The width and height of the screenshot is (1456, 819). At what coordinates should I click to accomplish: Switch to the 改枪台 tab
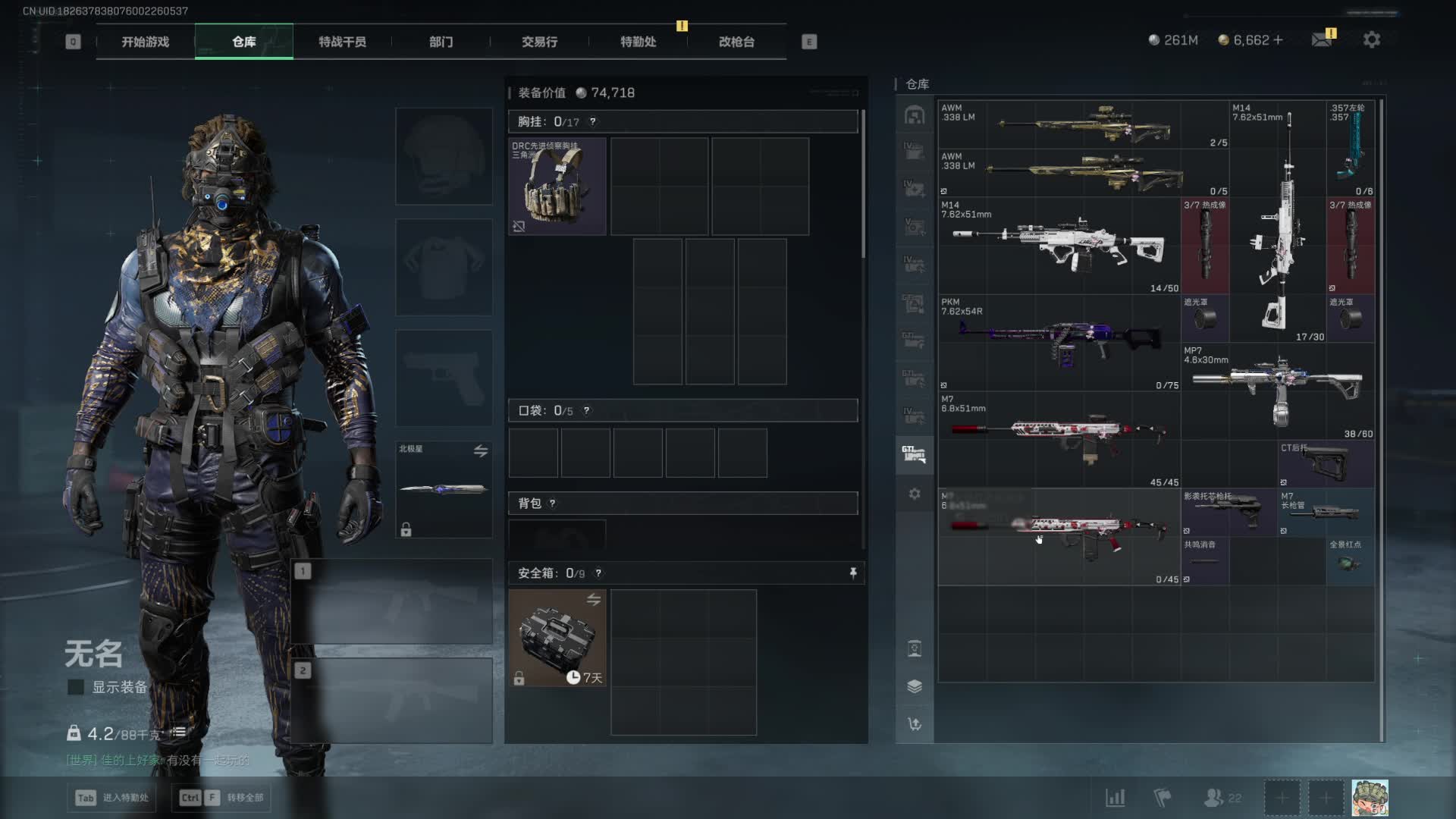pyautogui.click(x=736, y=42)
